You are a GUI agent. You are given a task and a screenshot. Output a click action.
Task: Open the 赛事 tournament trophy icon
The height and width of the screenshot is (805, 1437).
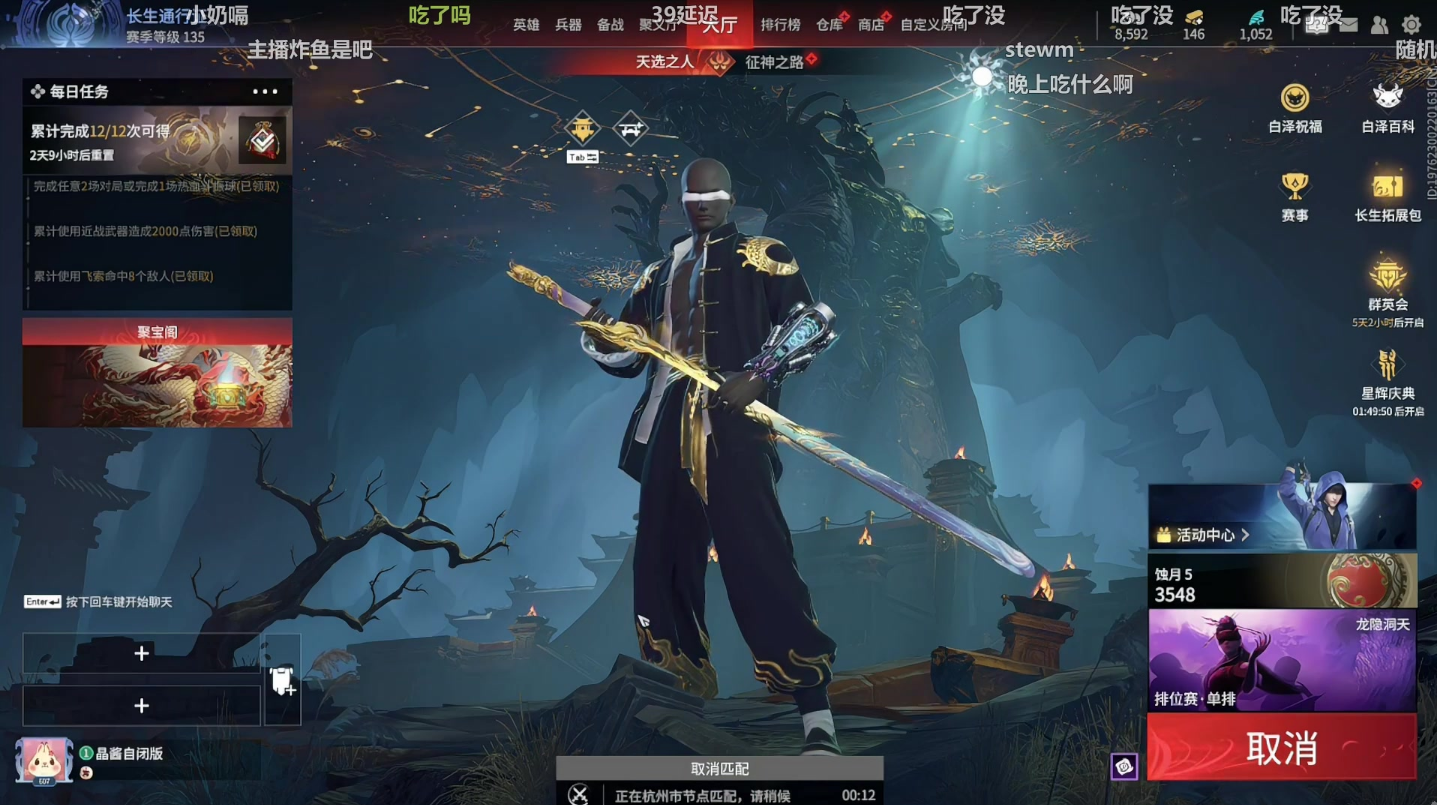point(1295,195)
